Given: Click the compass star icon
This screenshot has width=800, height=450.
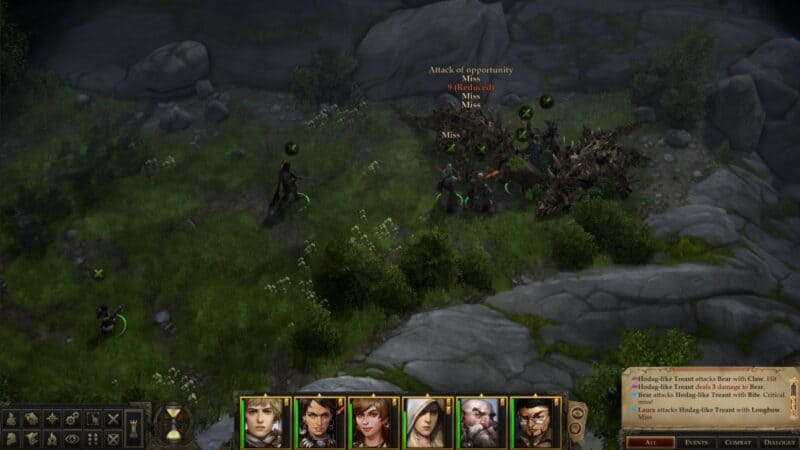Looking at the screenshot, I should [x=51, y=419].
